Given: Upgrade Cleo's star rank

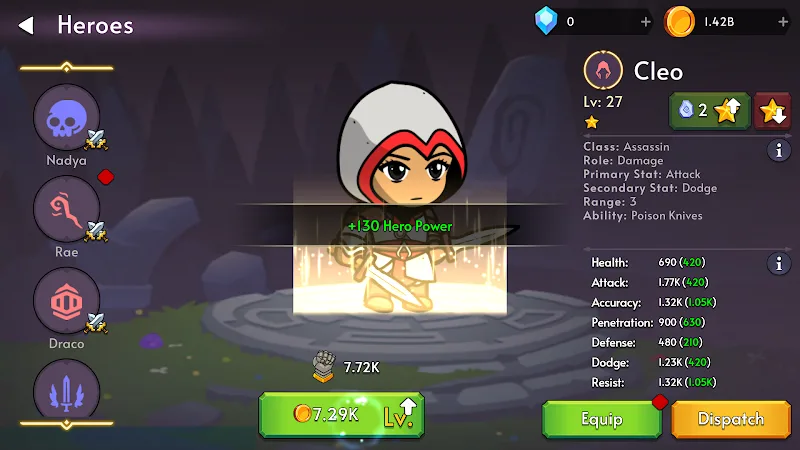Looking at the screenshot, I should click(709, 111).
